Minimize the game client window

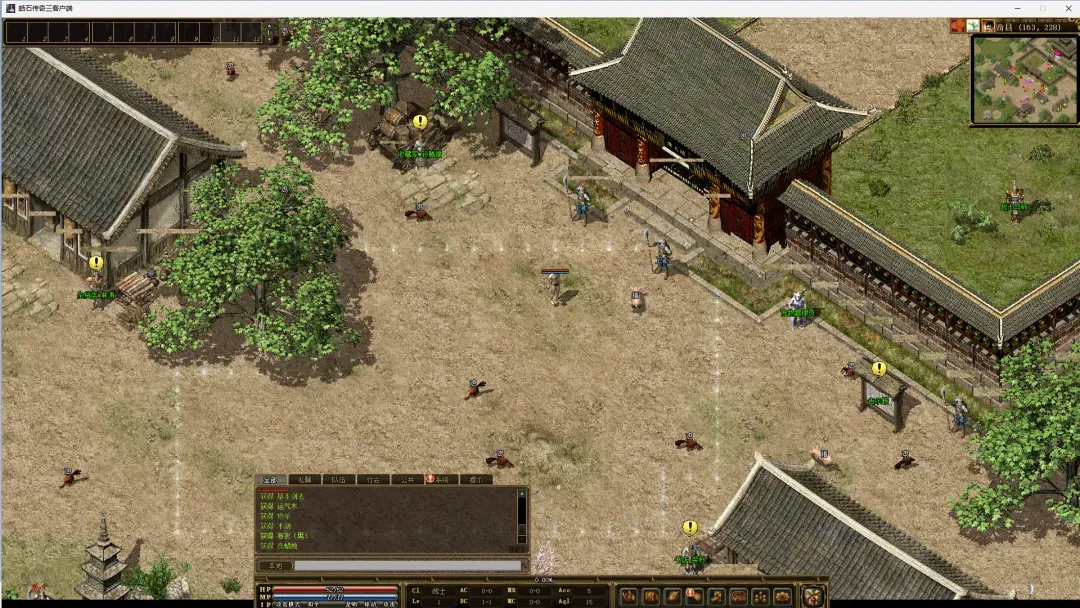[x=1017, y=8]
